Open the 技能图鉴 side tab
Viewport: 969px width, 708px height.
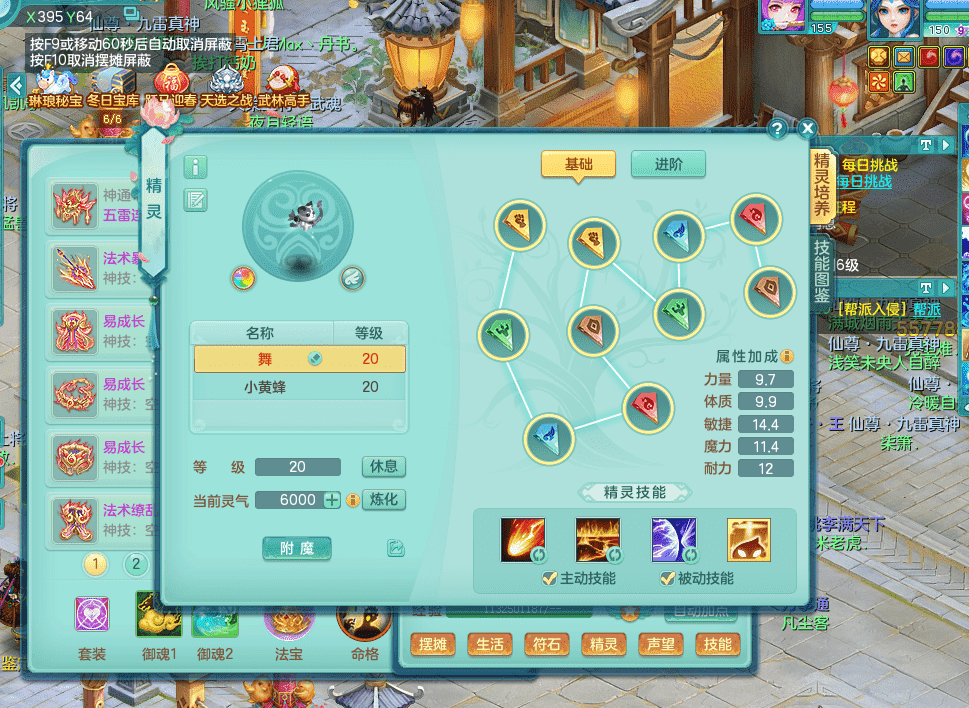(822, 271)
